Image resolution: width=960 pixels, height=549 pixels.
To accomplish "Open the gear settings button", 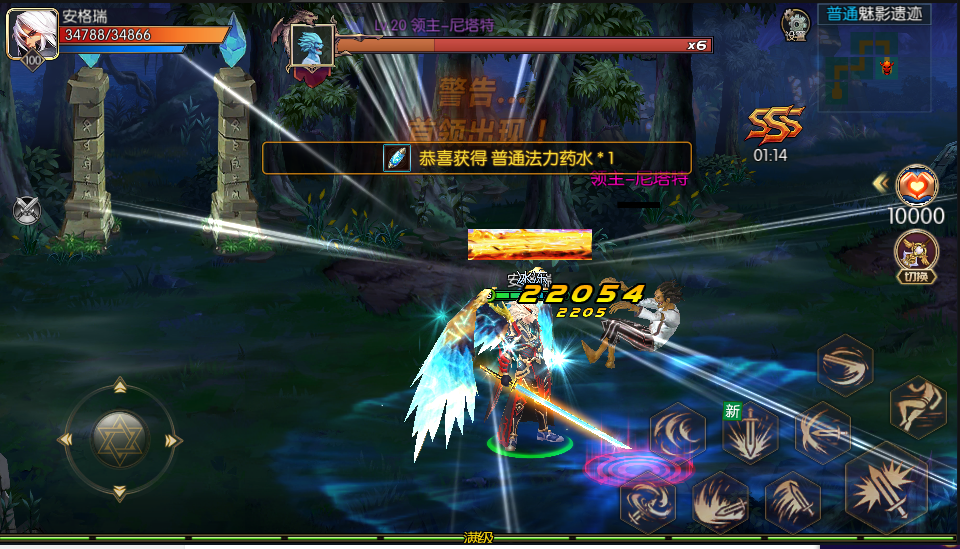I will tap(796, 22).
